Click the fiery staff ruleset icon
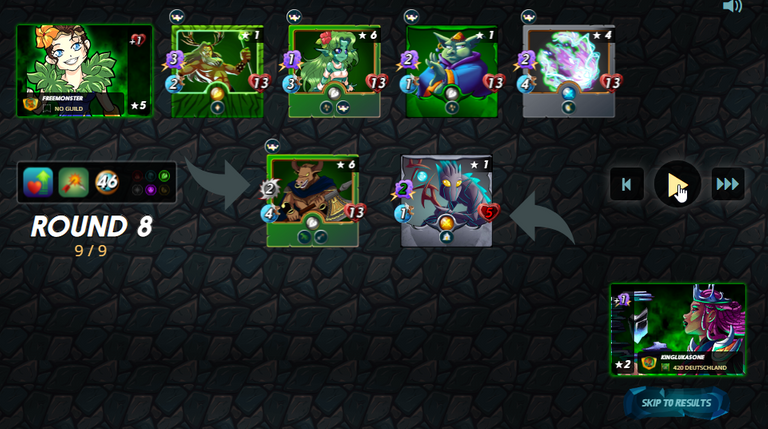 tap(72, 182)
